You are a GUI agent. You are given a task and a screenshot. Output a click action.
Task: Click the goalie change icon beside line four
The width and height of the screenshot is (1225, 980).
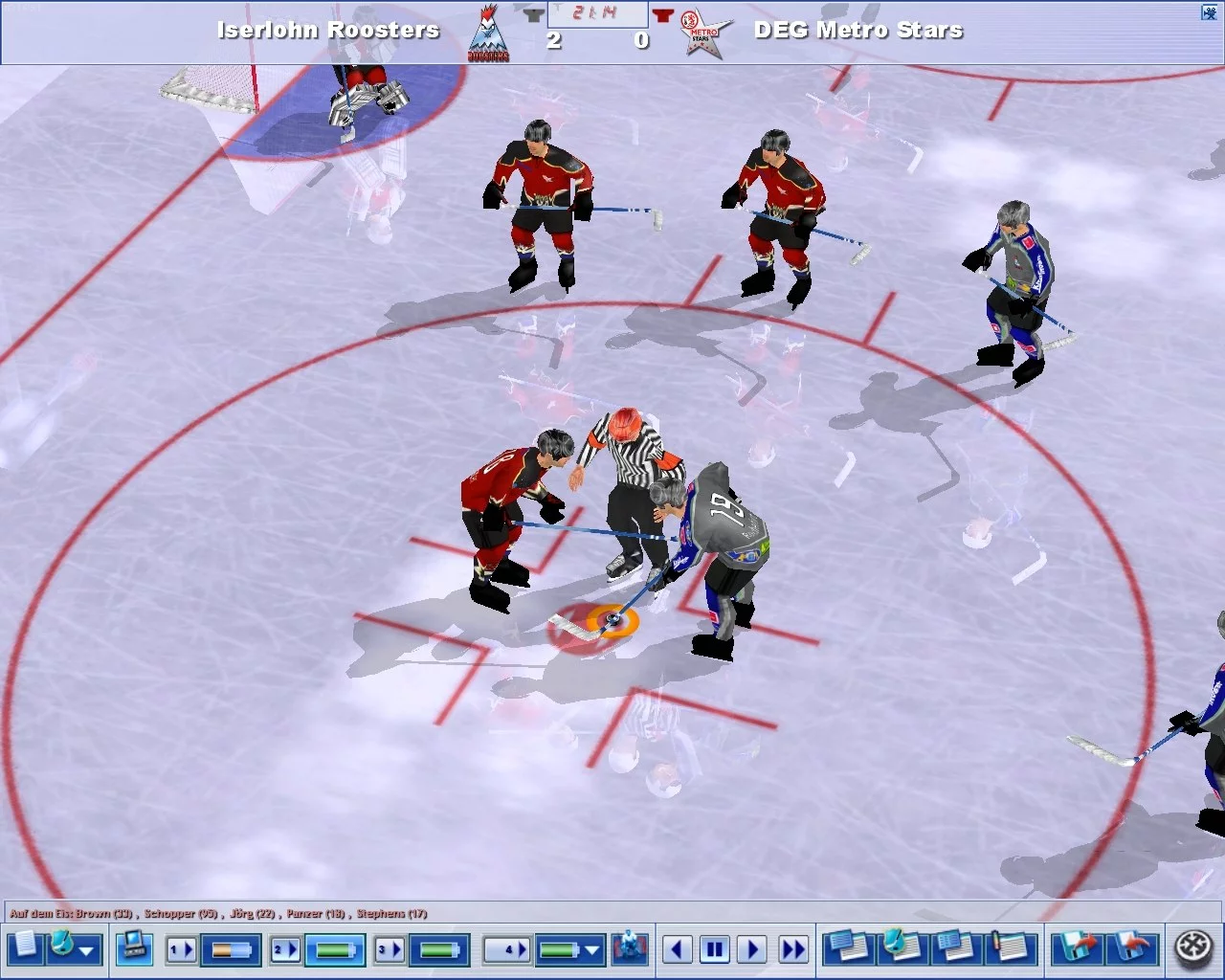click(631, 949)
